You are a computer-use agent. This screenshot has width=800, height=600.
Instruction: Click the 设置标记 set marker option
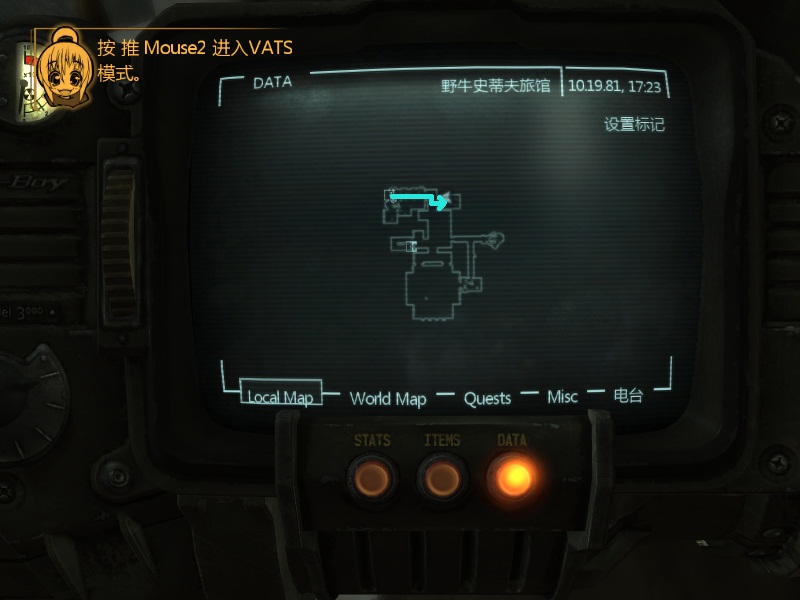point(634,125)
